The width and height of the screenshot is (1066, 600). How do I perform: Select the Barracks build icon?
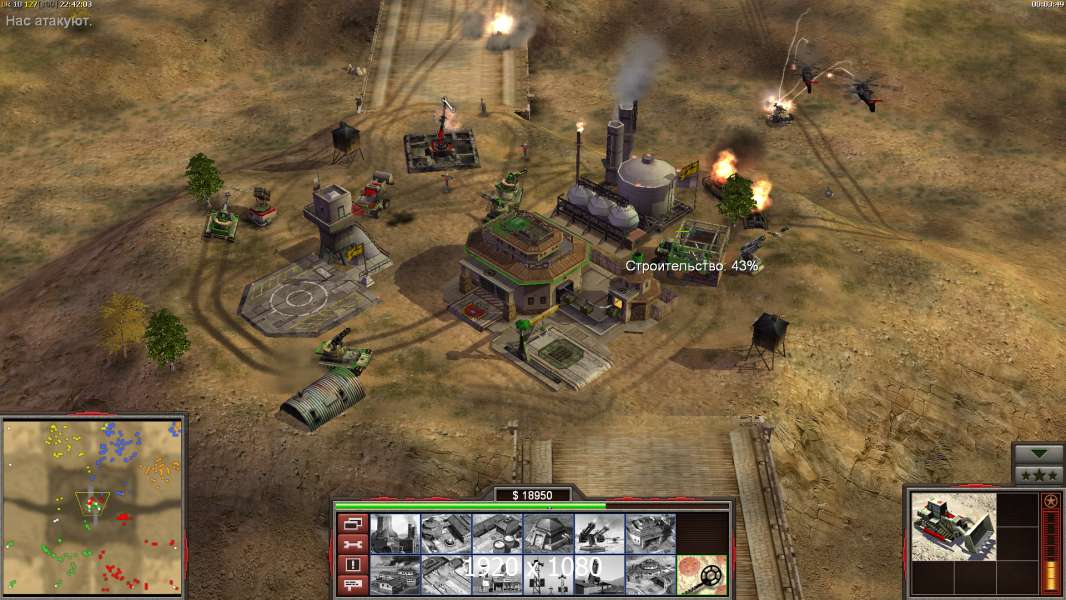click(446, 533)
